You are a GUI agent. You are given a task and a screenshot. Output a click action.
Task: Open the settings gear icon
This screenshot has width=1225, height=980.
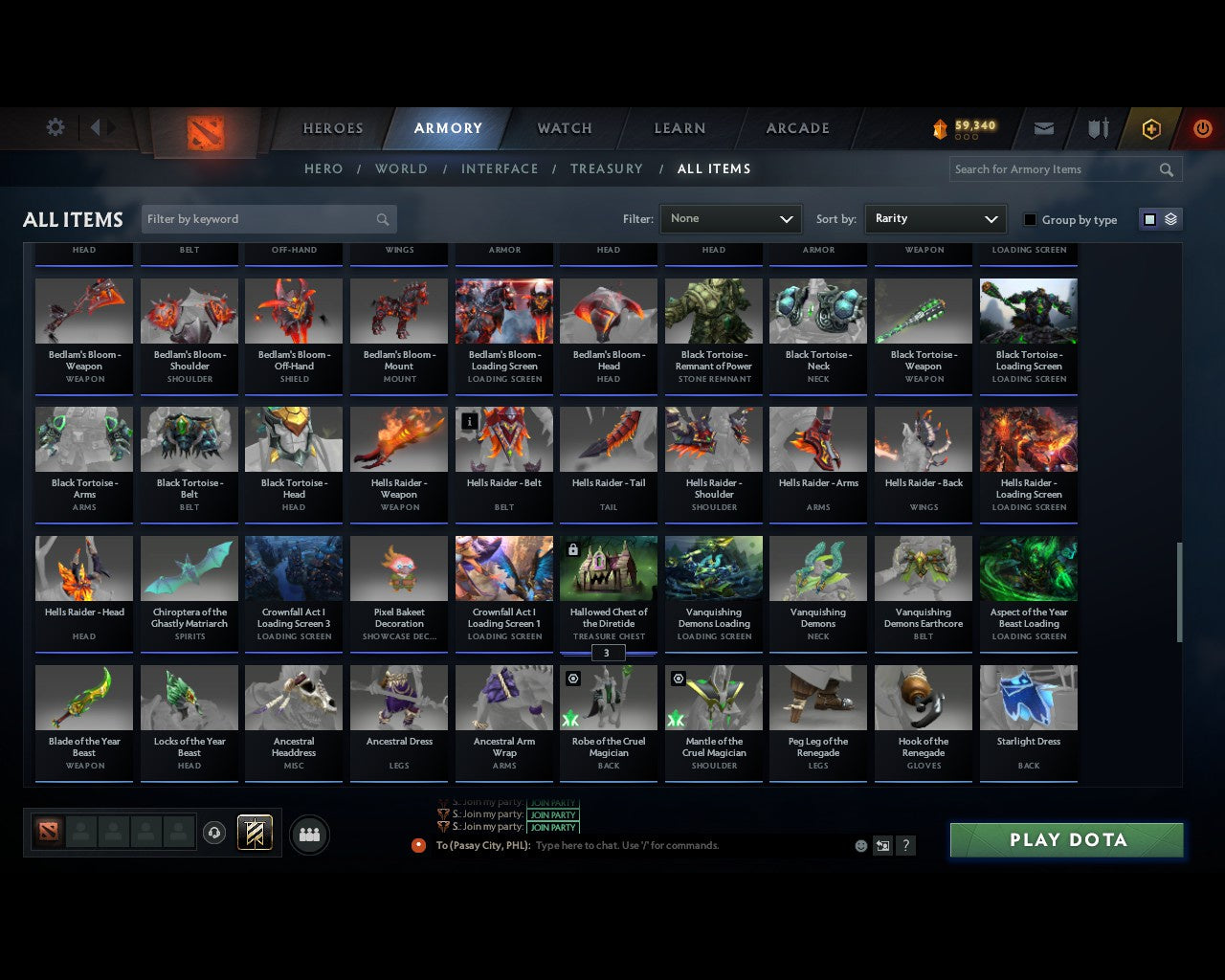(55, 127)
